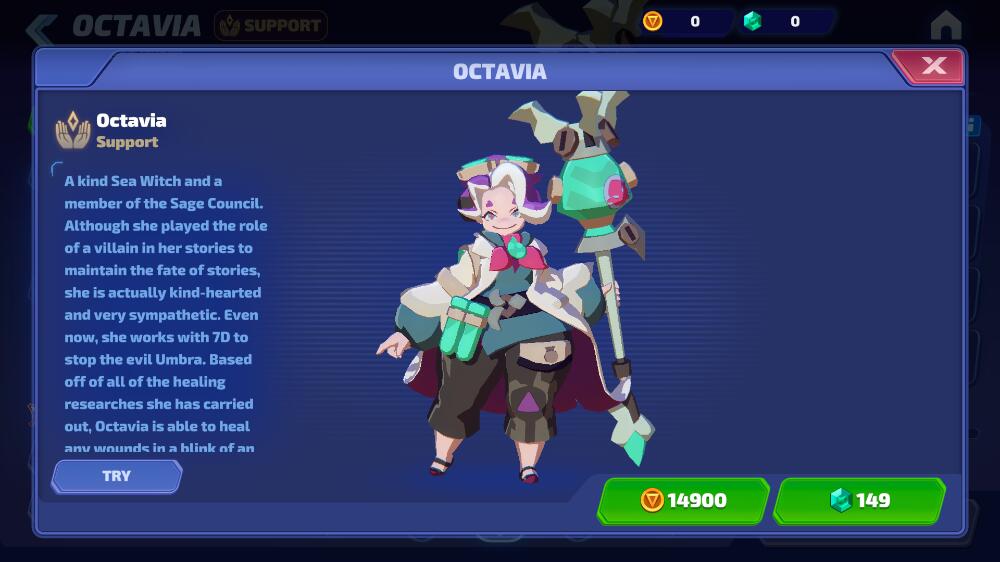Go back using the top-left arrow

41,27
